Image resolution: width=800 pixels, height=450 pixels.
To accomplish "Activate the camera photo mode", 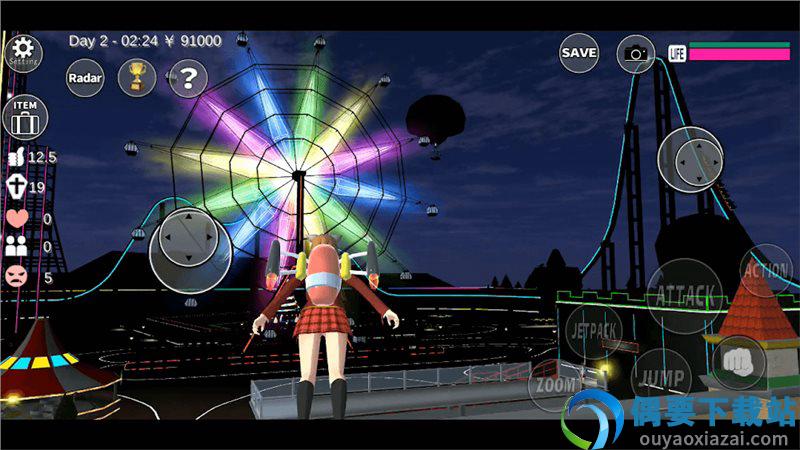I will (x=635, y=53).
